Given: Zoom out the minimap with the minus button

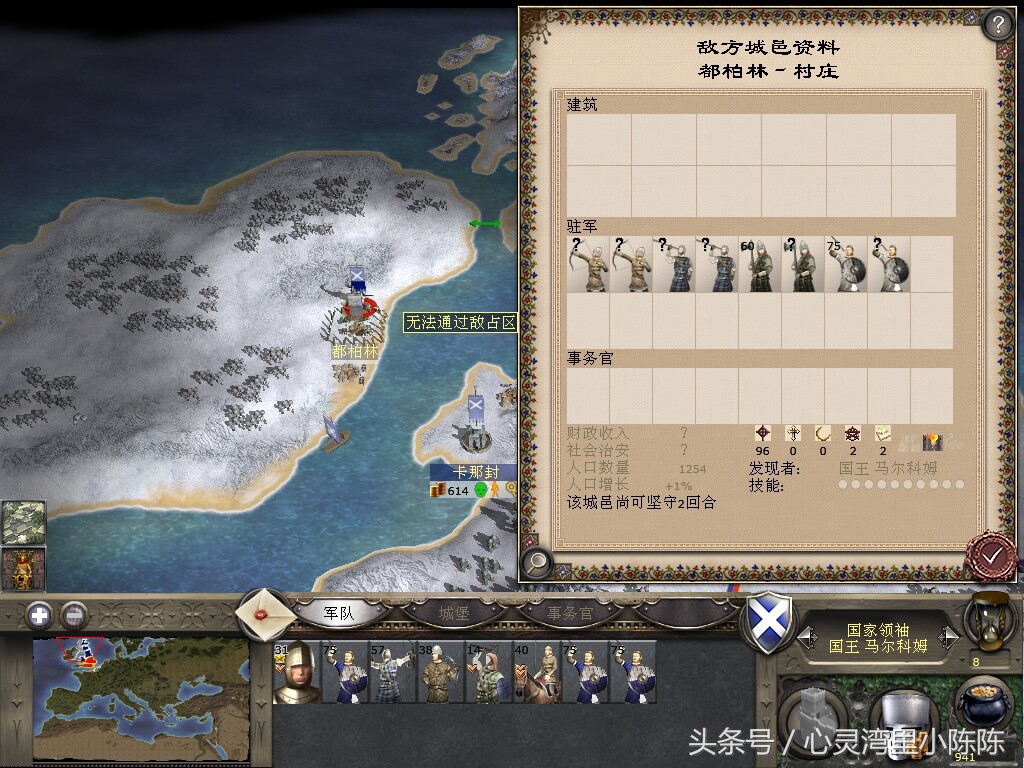Looking at the screenshot, I should click(74, 615).
